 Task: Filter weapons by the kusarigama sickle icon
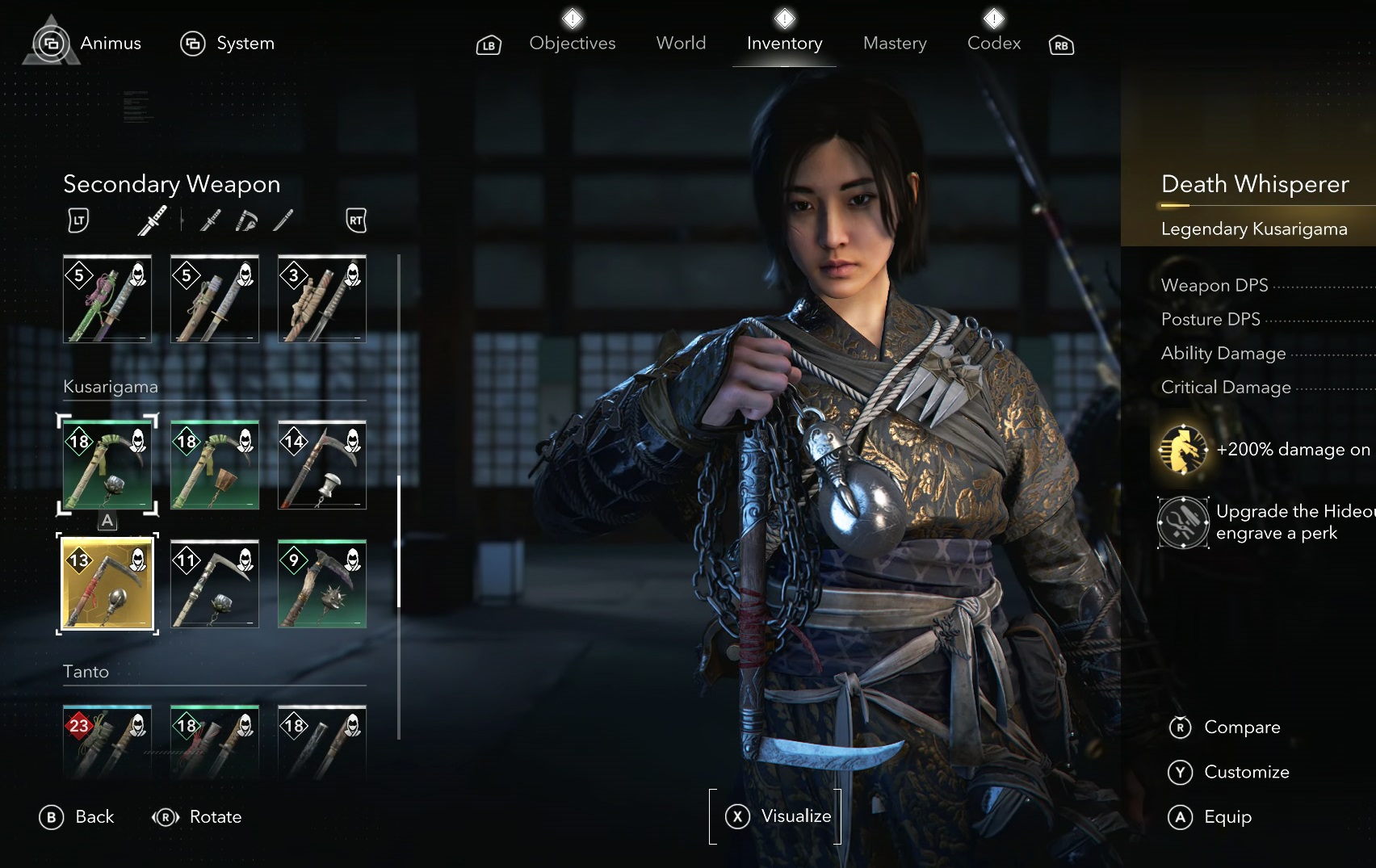click(x=246, y=220)
